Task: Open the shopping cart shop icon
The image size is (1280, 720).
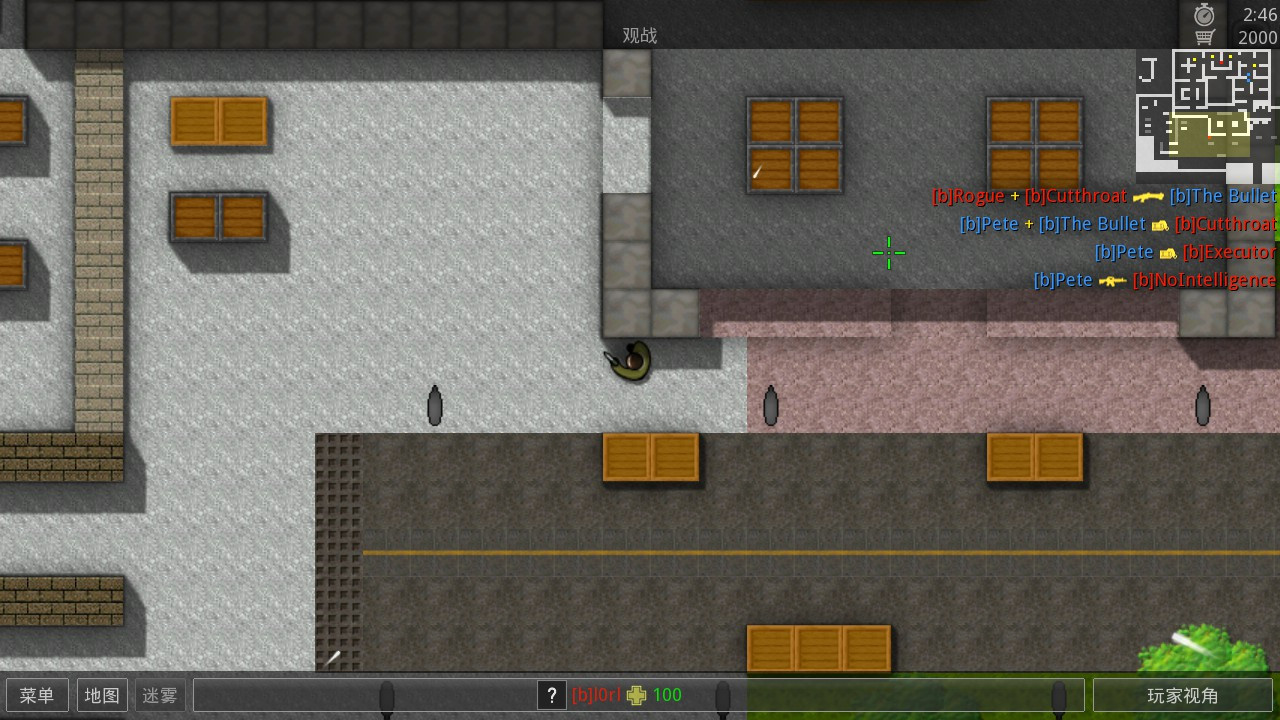Action: click(x=1204, y=34)
